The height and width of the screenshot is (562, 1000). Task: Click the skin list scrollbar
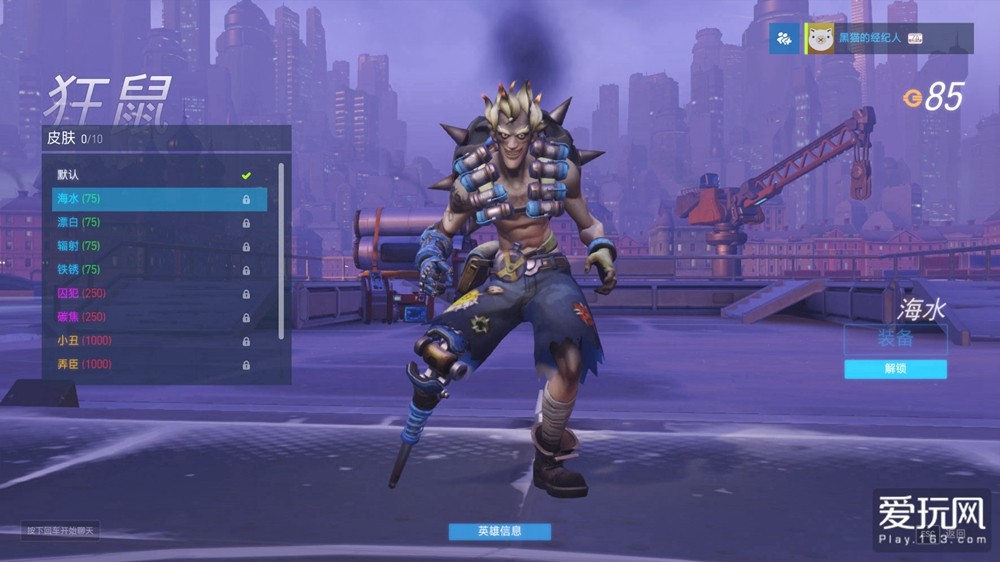click(281, 250)
